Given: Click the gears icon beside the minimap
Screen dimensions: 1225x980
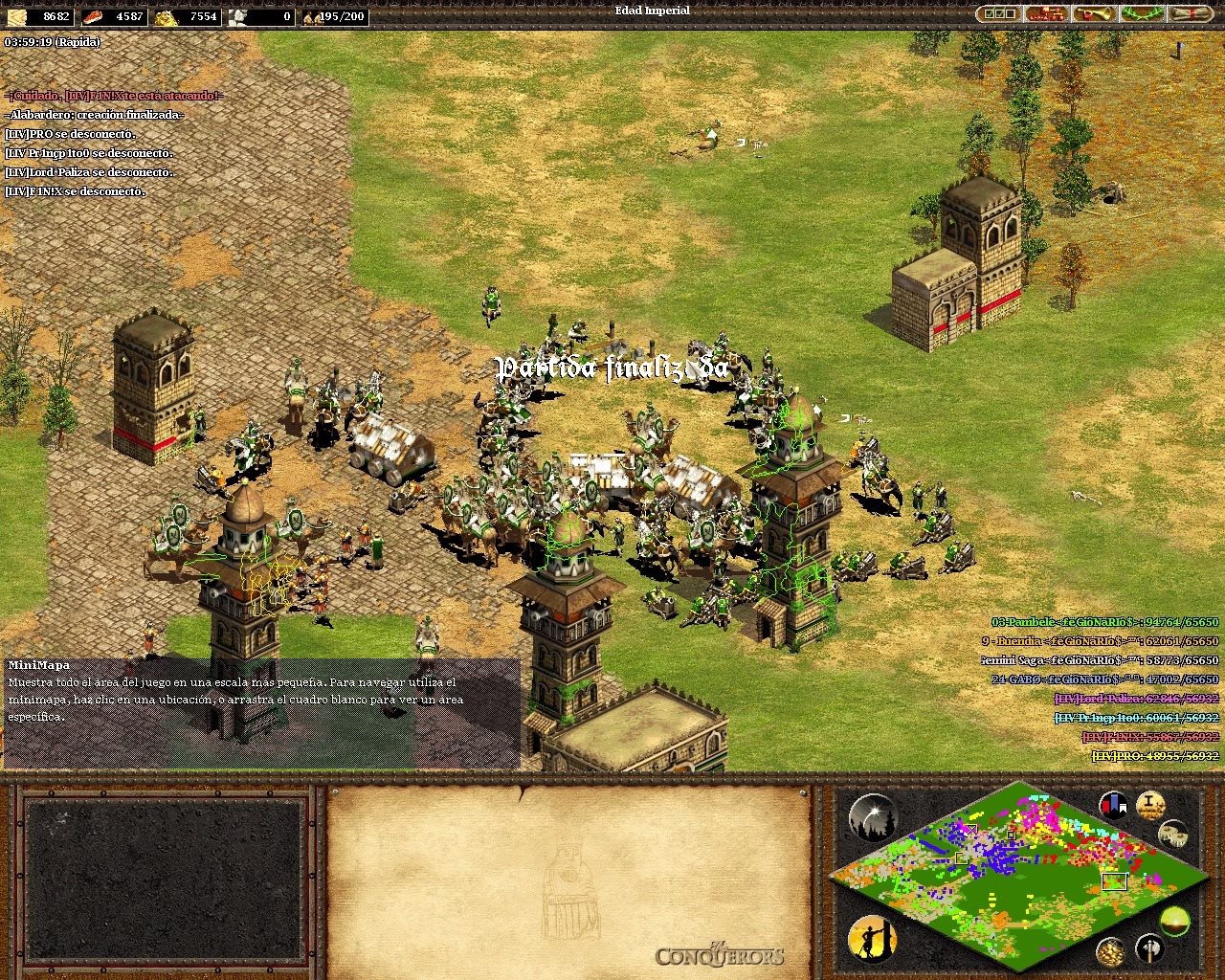Looking at the screenshot, I should point(1173,834).
